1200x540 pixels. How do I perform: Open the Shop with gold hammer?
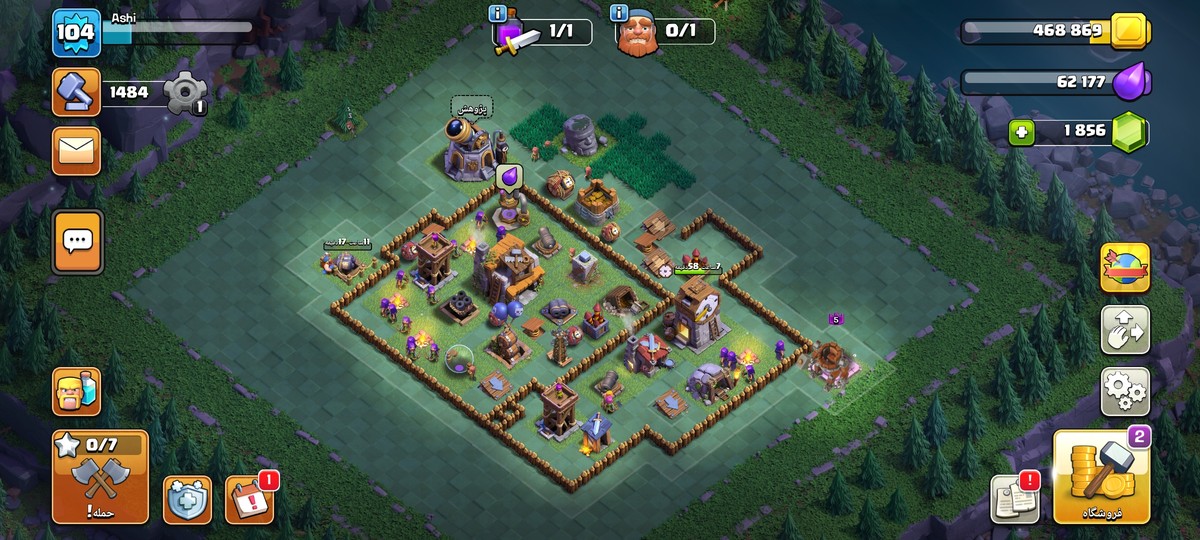click(1101, 477)
